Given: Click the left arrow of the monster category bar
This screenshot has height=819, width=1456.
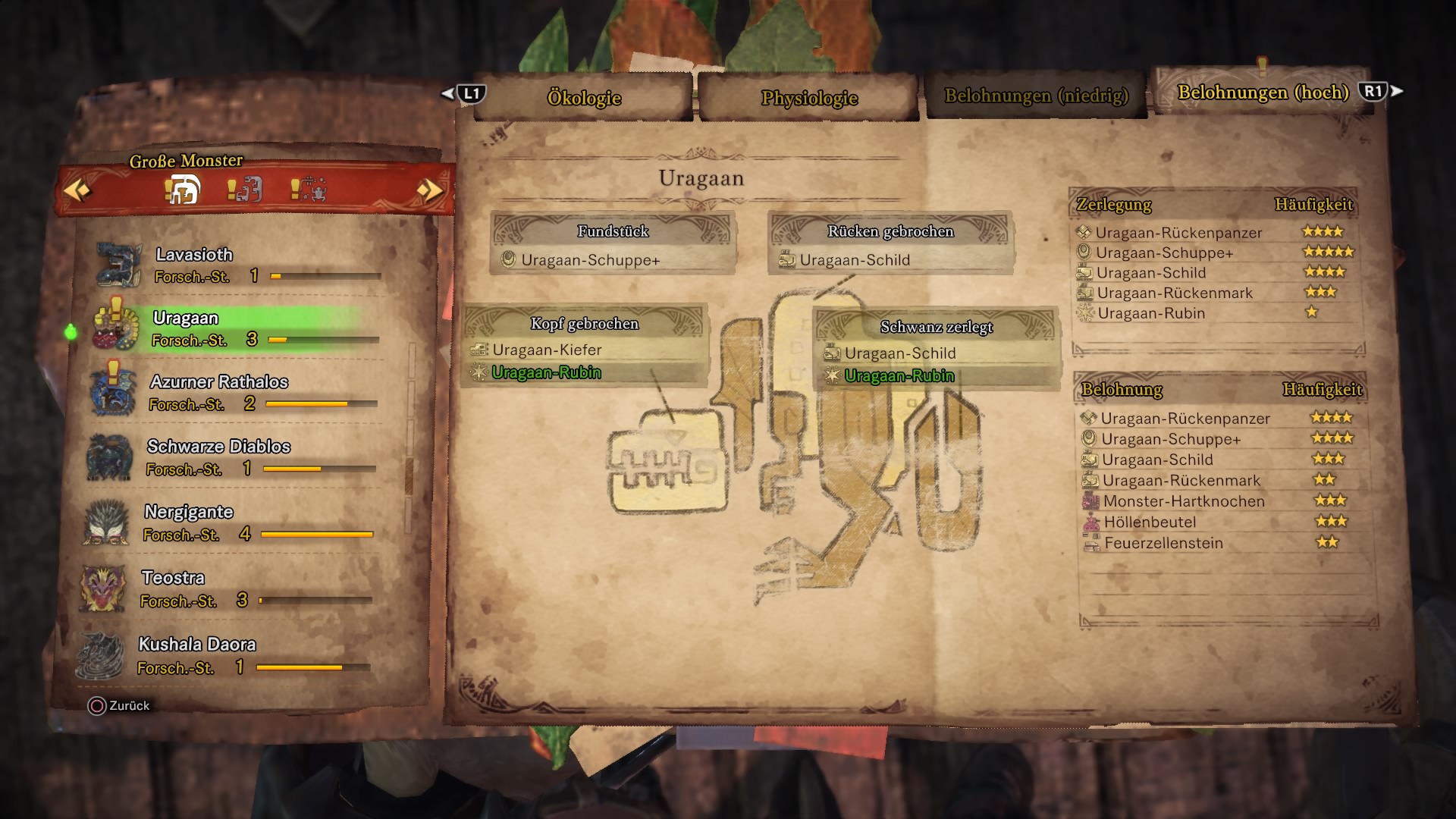Looking at the screenshot, I should click(x=77, y=190).
